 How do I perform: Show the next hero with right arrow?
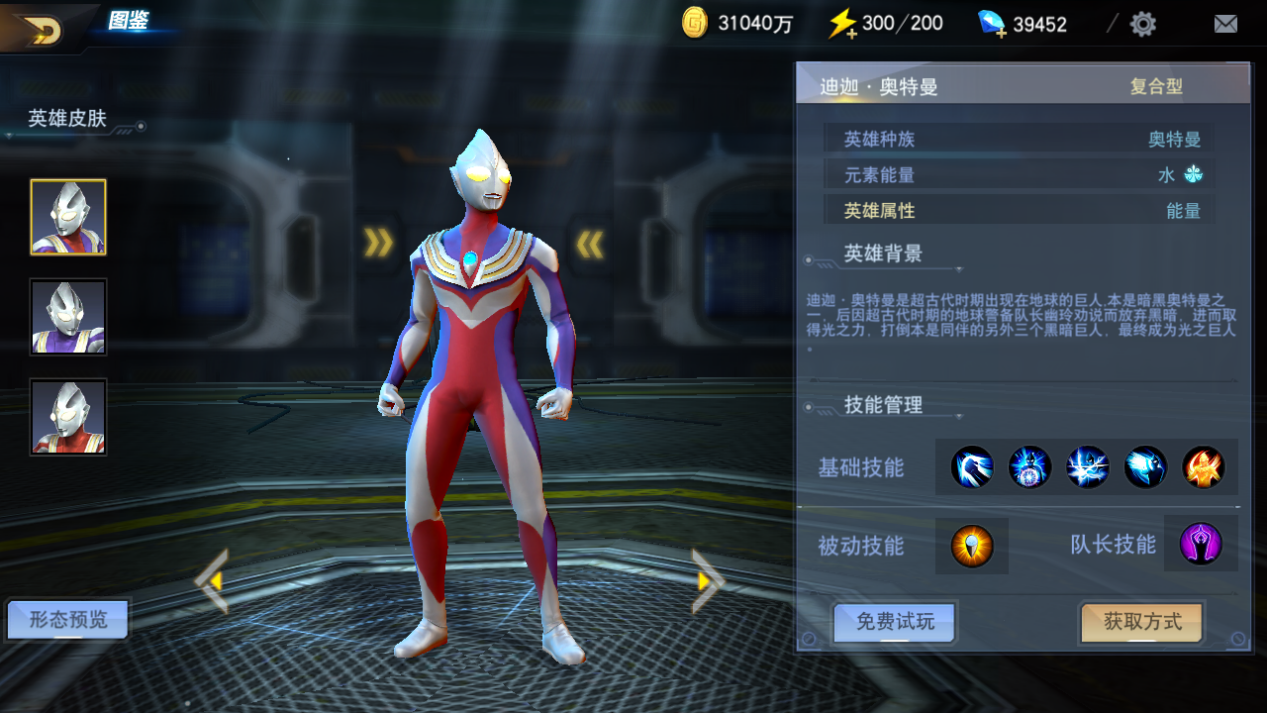(707, 580)
